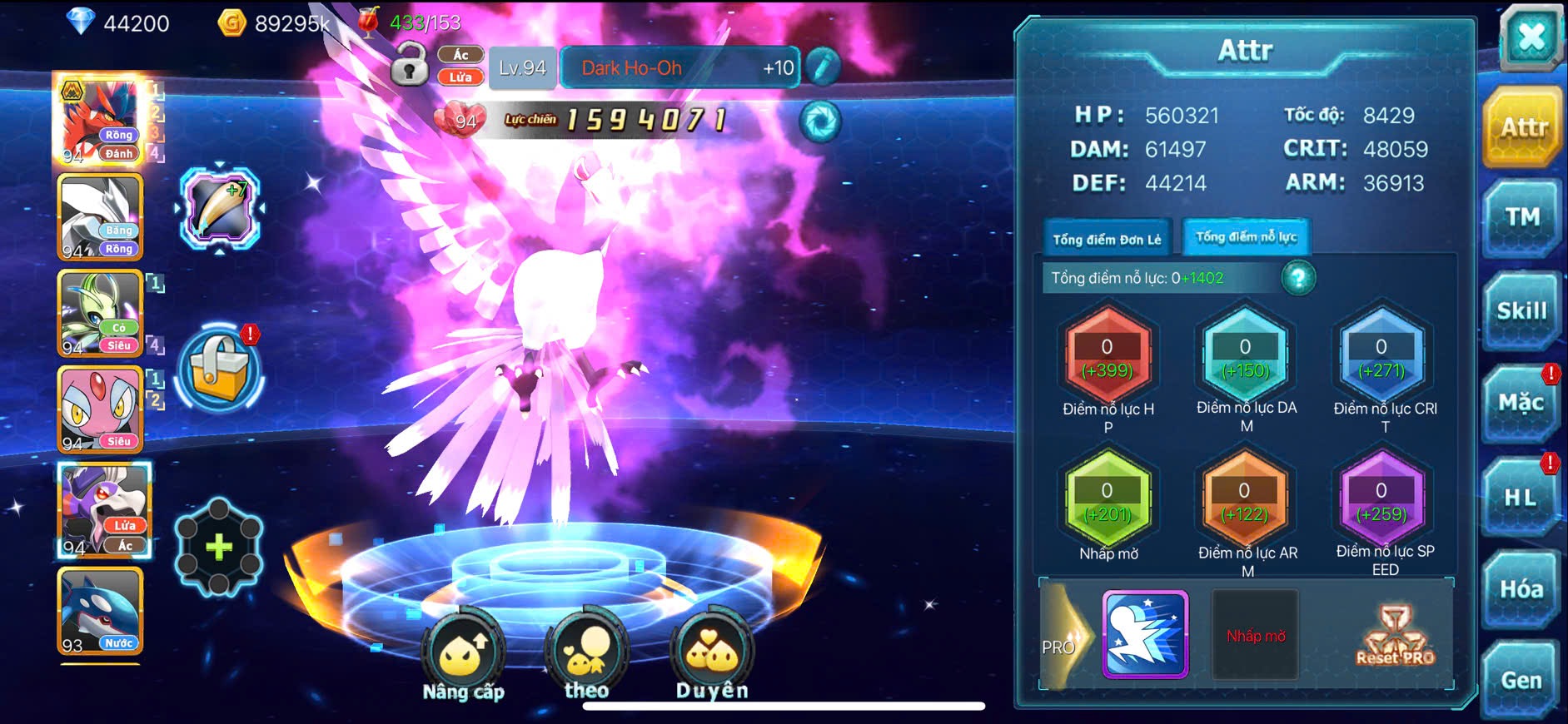The width and height of the screenshot is (1568, 724).
Task: Show the Tổng điểm Đơn Lẻ tab
Action: pyautogui.click(x=1107, y=240)
